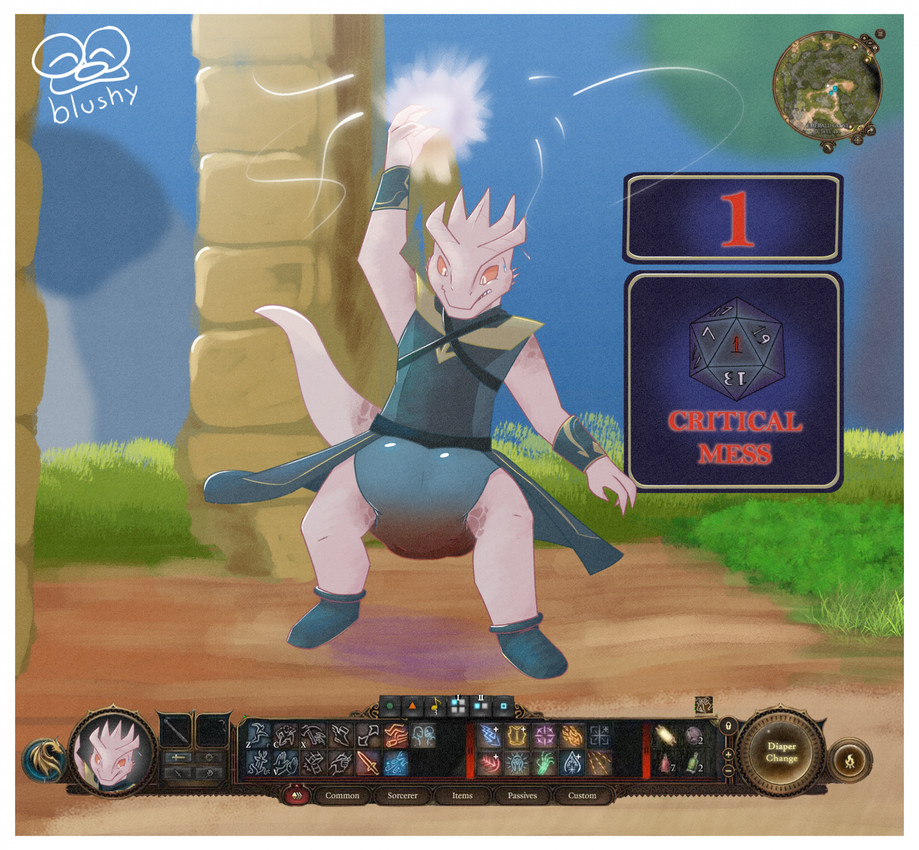Viewport: 919px width, 850px height.
Task: Select the melee weapon equipment slot
Action: (x=176, y=728)
